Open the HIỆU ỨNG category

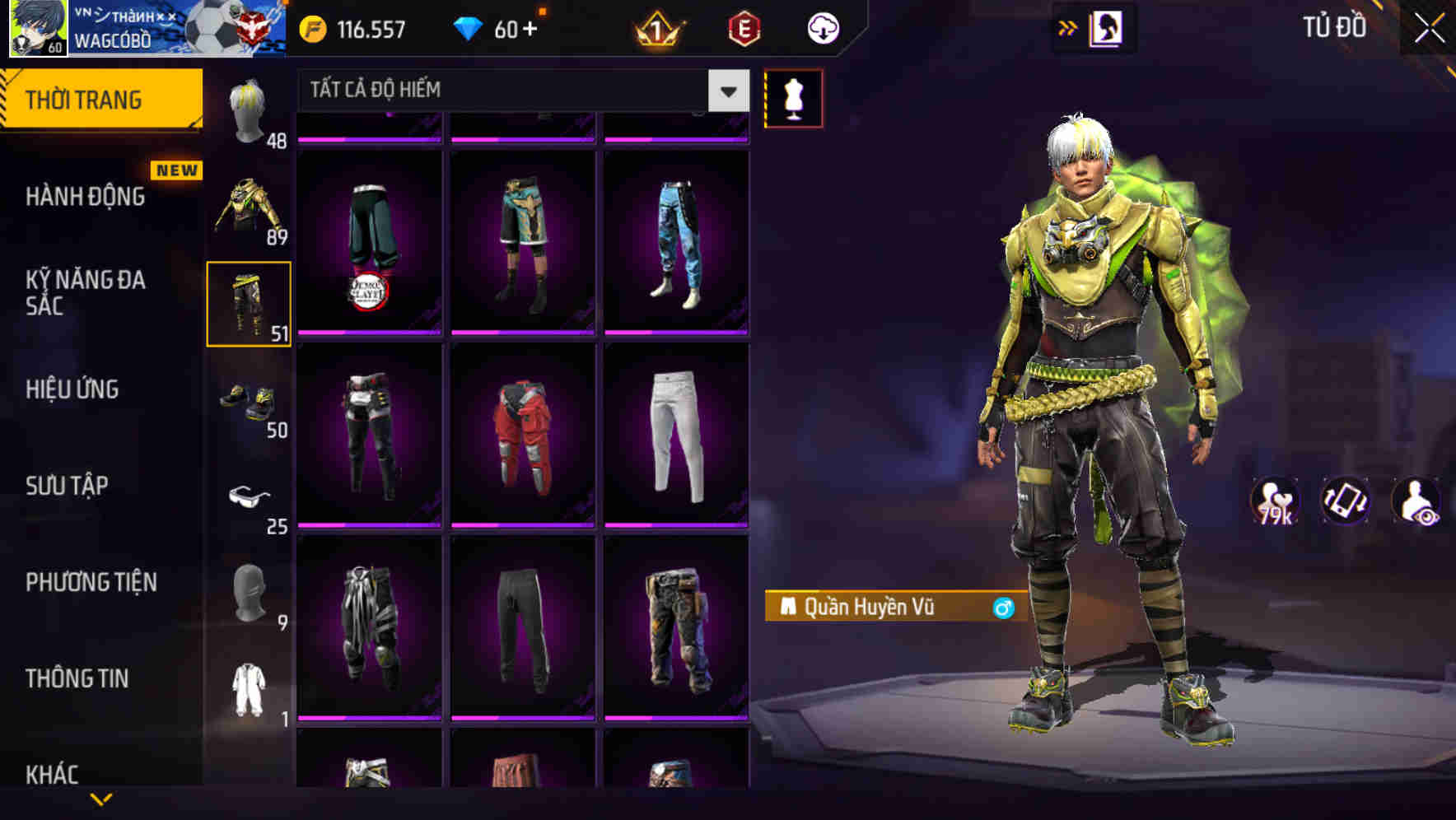coord(74,389)
